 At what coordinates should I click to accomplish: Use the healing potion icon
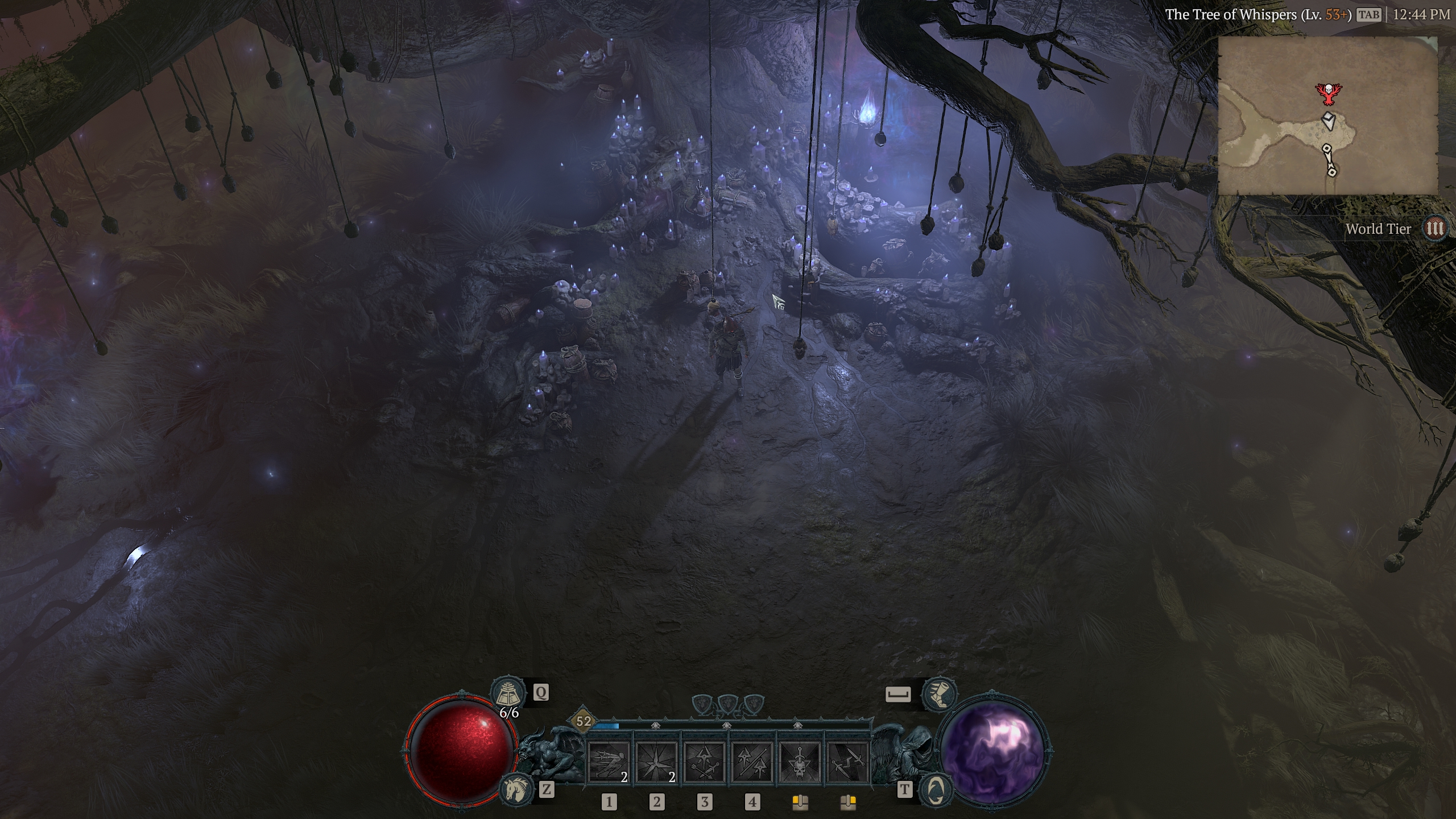tap(507, 693)
